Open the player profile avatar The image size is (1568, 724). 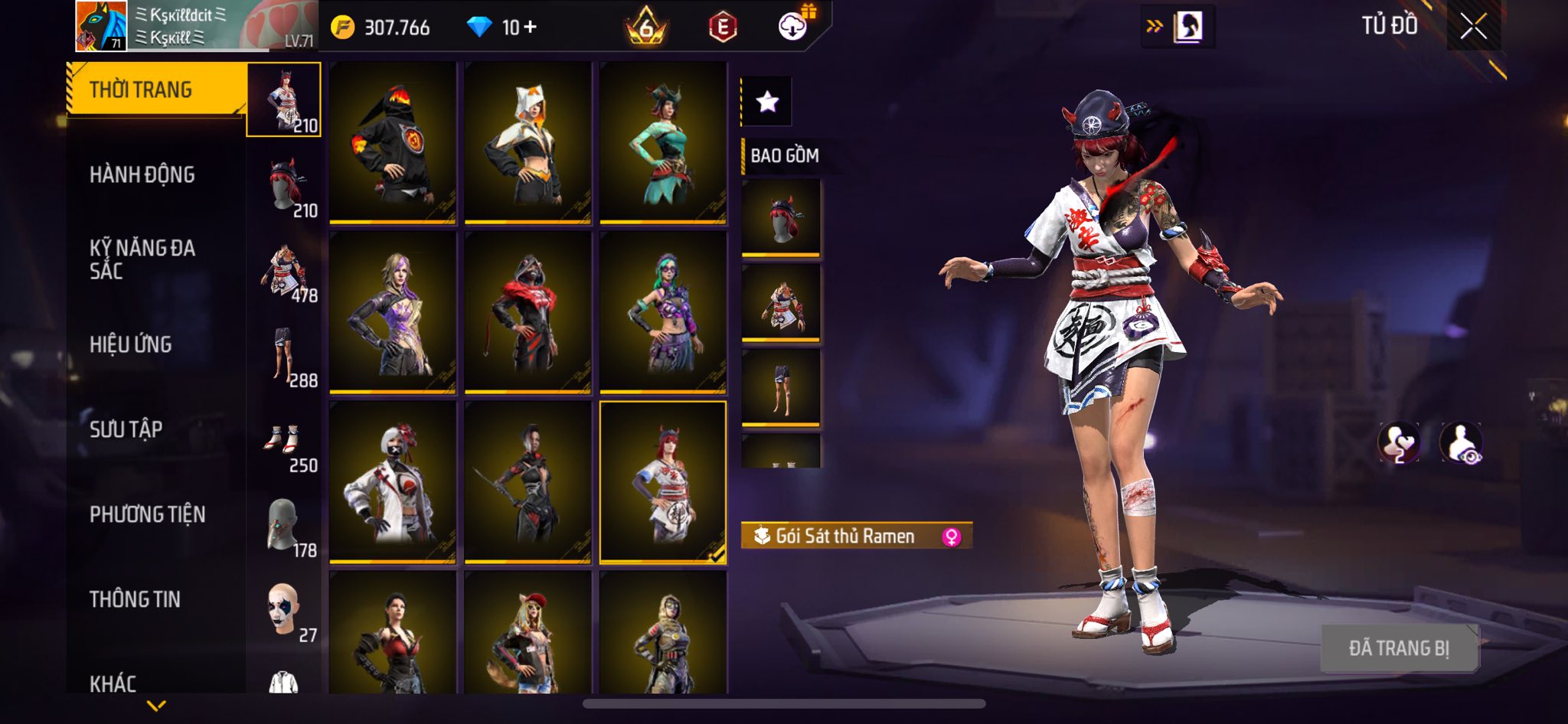101,26
